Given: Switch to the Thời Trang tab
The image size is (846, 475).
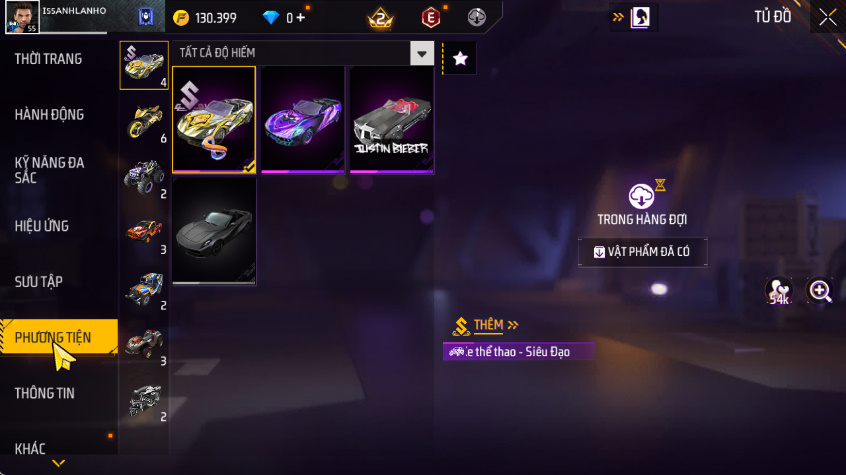Looking at the screenshot, I should [48, 59].
